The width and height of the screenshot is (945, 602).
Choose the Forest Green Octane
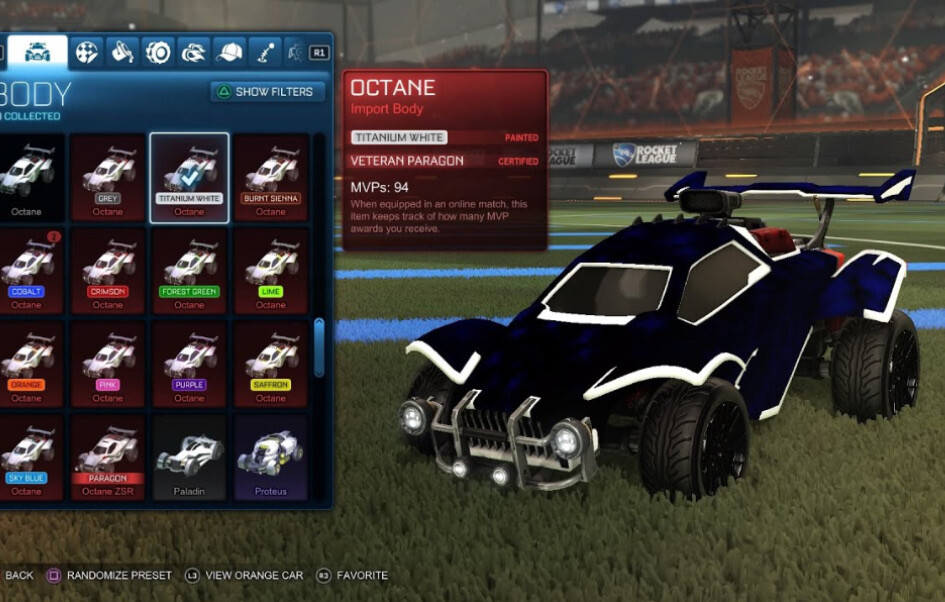pyautogui.click(x=189, y=270)
